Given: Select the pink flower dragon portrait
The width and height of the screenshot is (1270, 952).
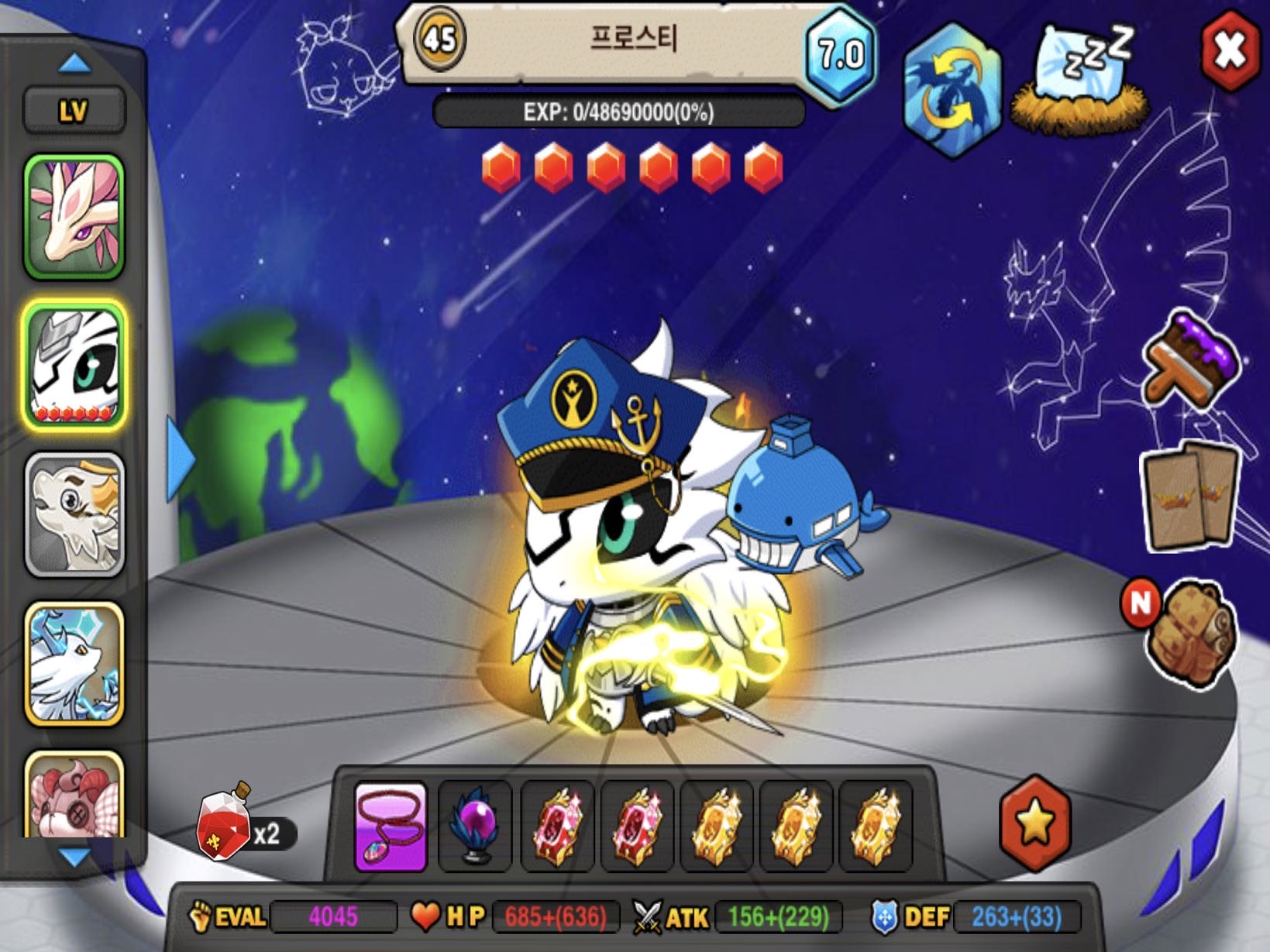Looking at the screenshot, I should pos(74,216).
